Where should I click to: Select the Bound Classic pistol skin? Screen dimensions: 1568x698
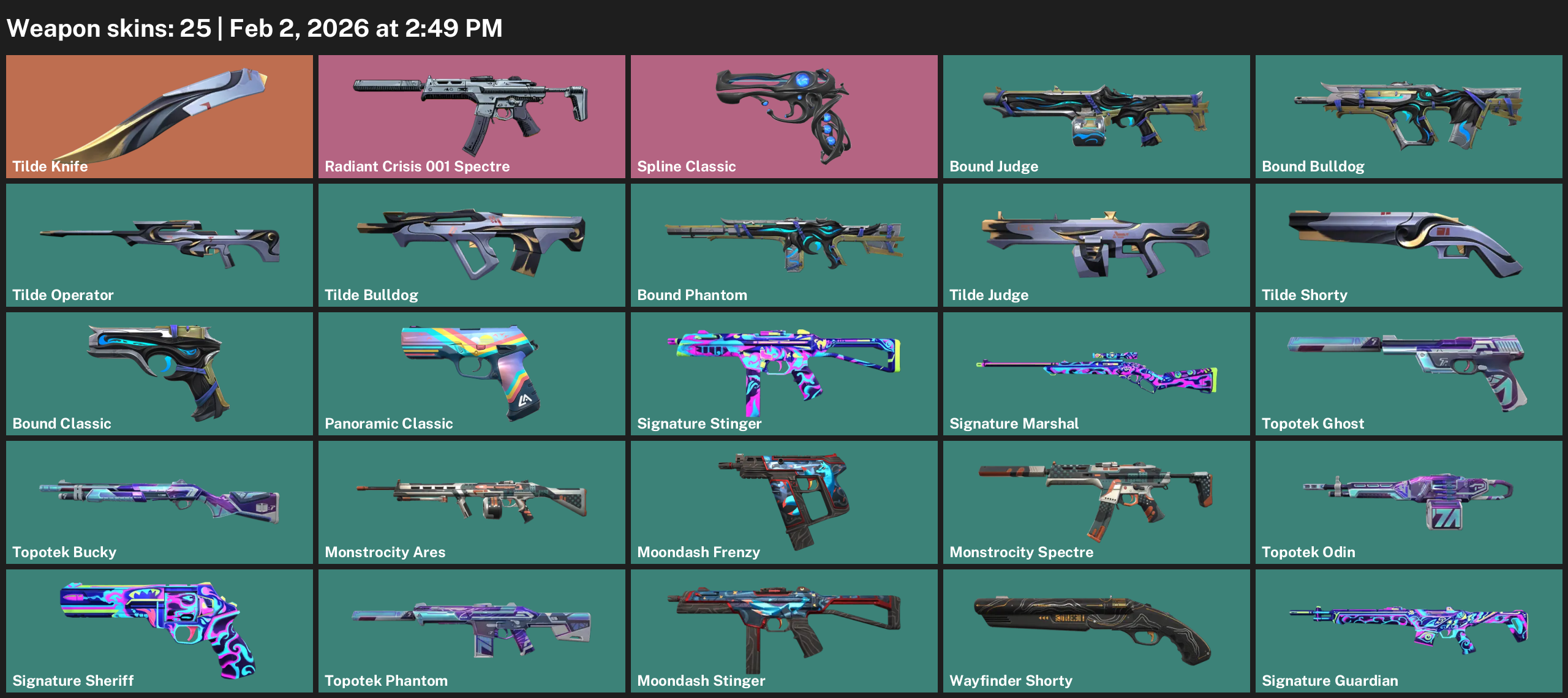[159, 373]
